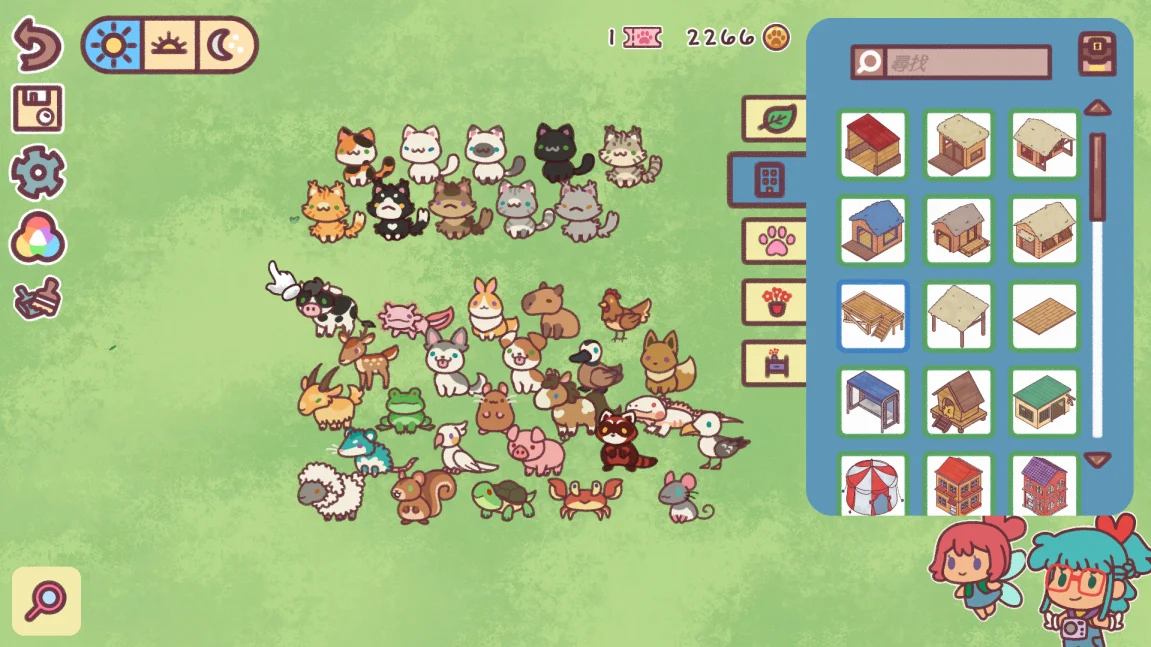Switch to the leaf nature tab

click(775, 118)
